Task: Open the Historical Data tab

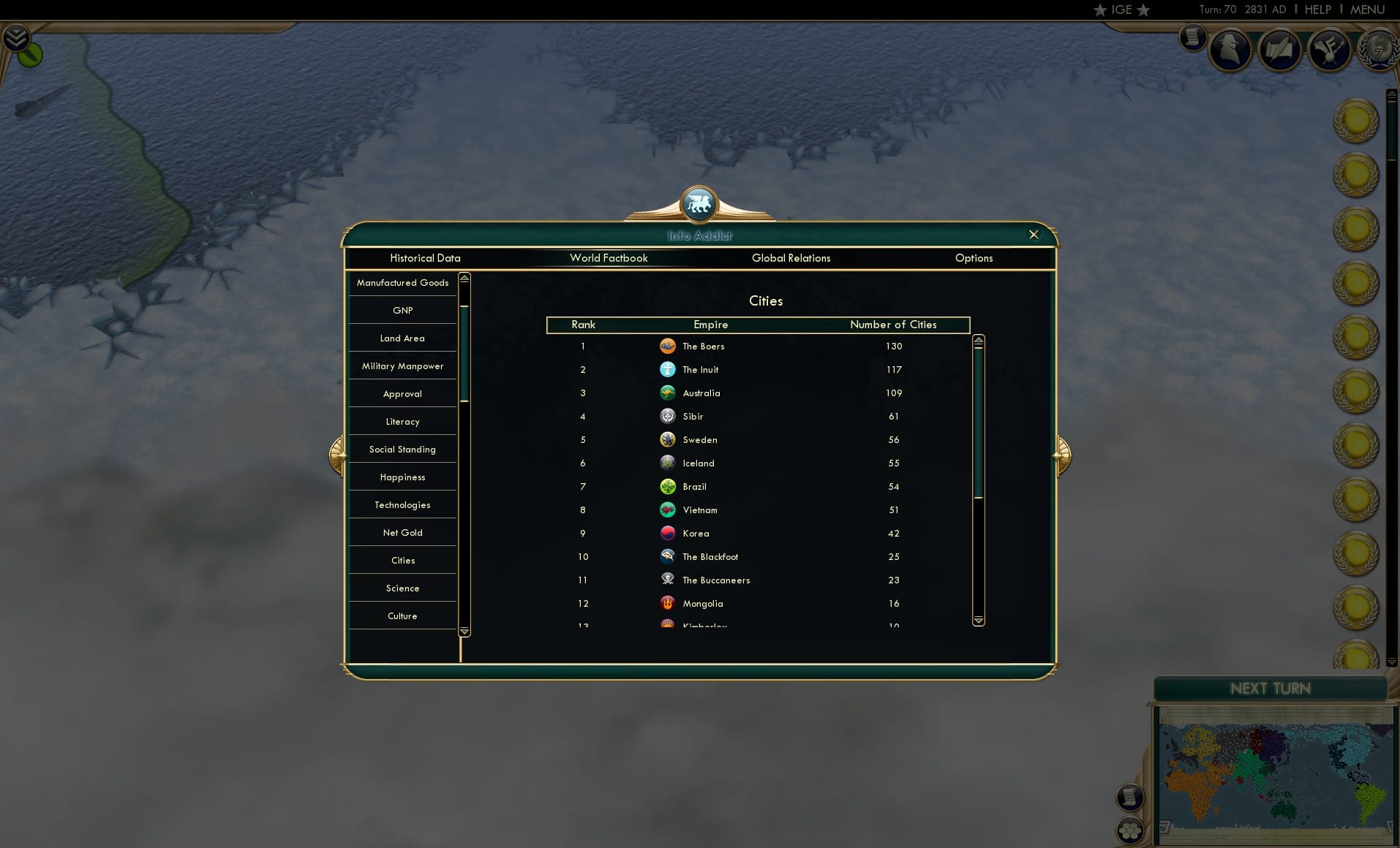Action: click(x=425, y=258)
